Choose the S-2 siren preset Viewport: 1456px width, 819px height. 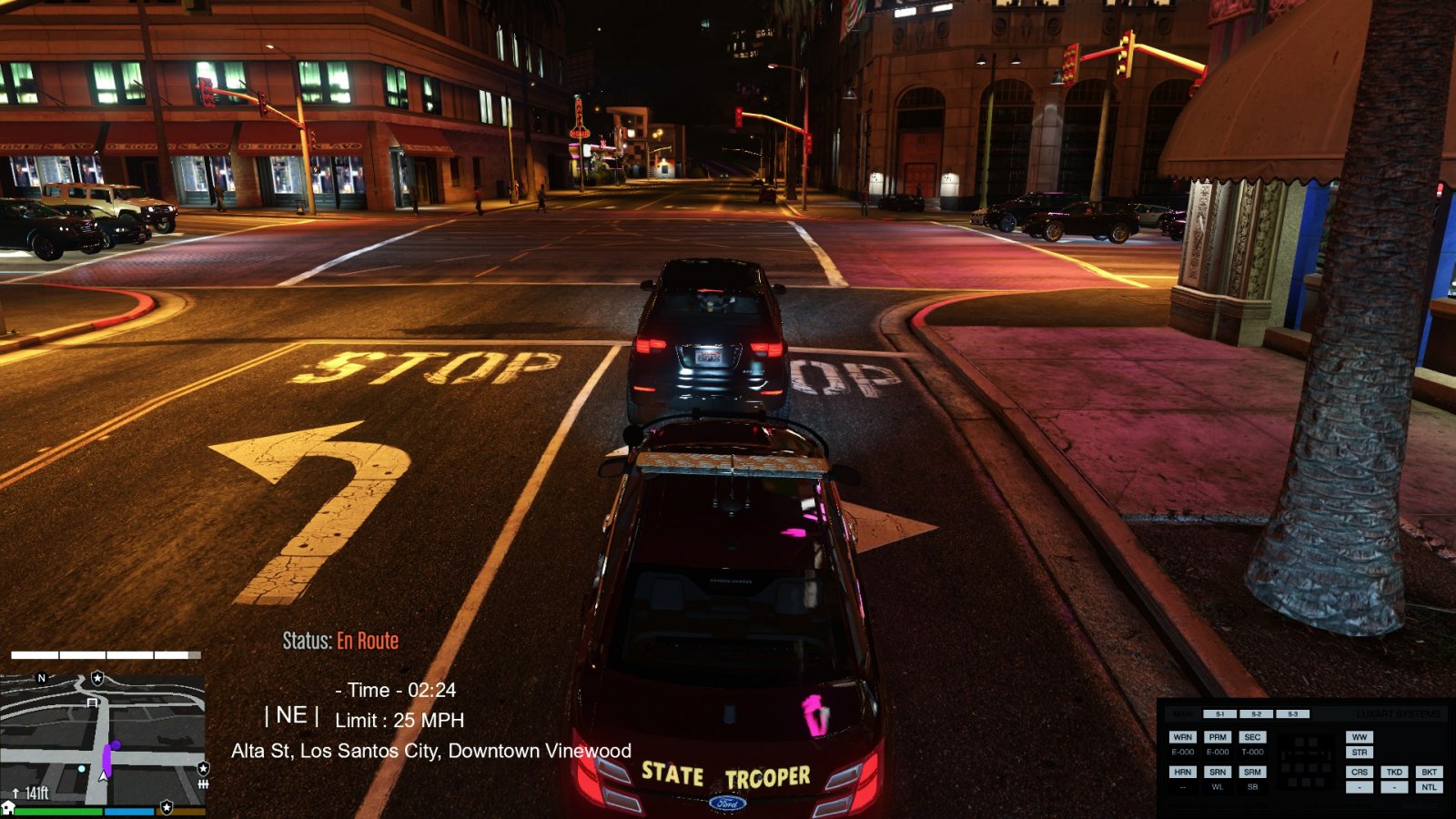pyautogui.click(x=1256, y=714)
